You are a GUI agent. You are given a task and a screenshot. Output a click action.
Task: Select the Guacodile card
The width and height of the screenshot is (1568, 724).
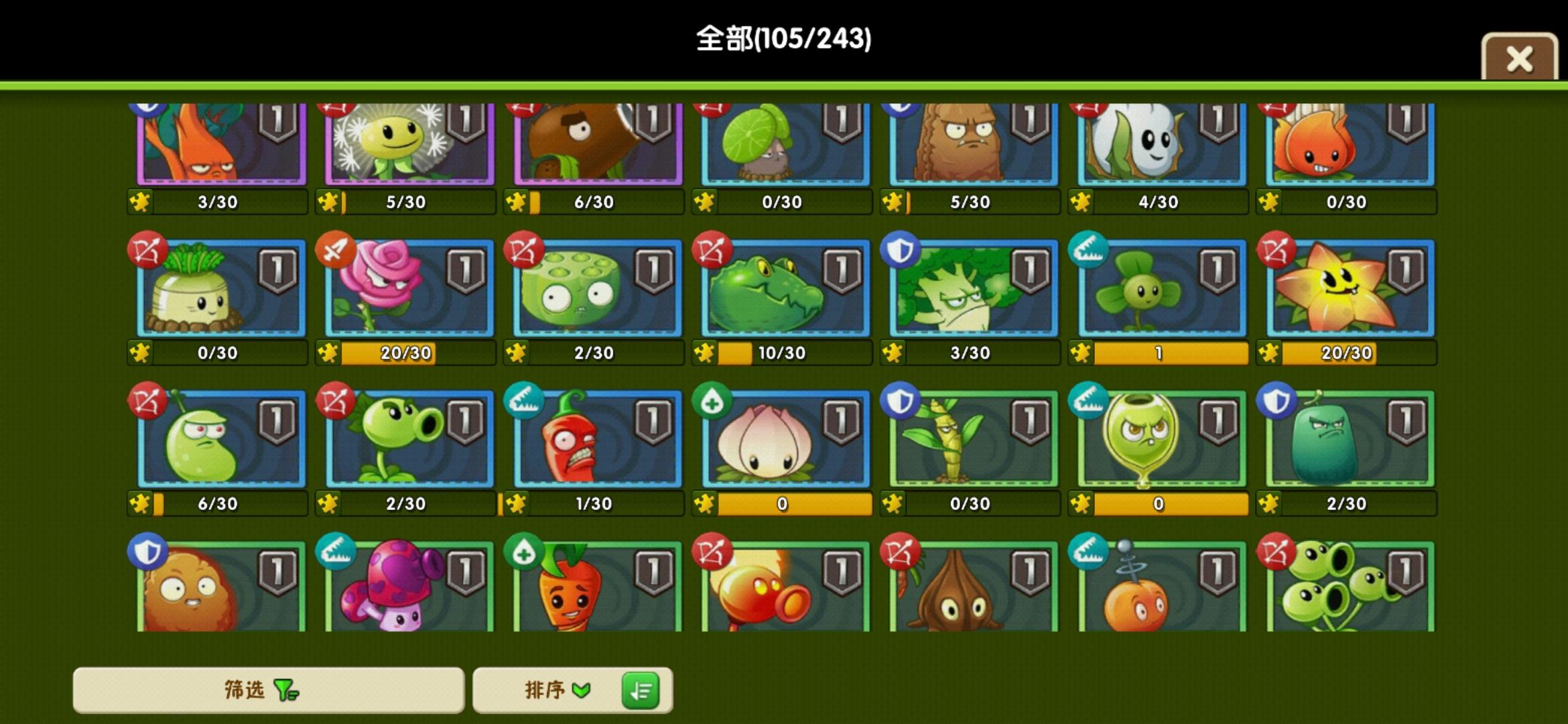781,290
